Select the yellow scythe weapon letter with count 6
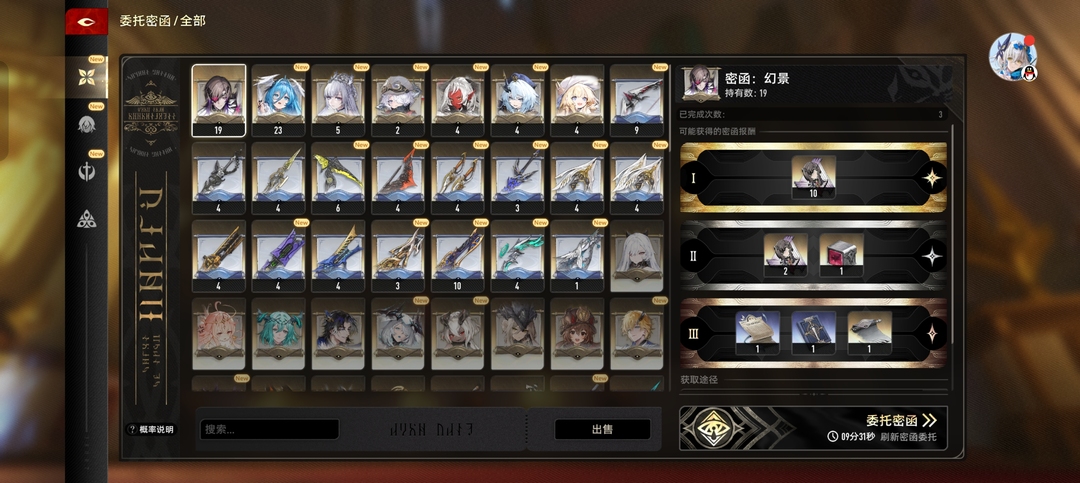1080x483 pixels. pos(338,178)
